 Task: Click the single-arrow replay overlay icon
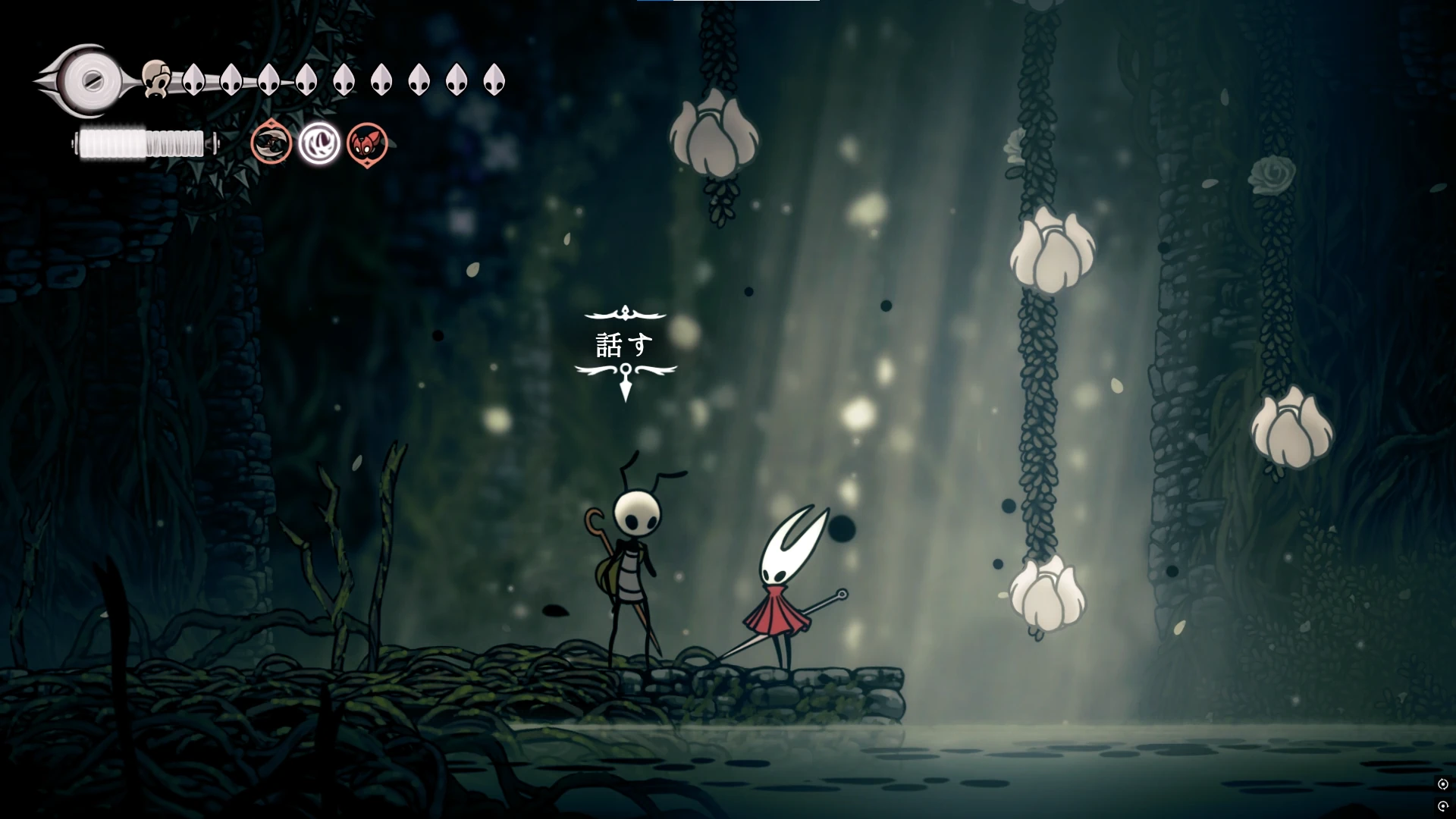click(1443, 806)
